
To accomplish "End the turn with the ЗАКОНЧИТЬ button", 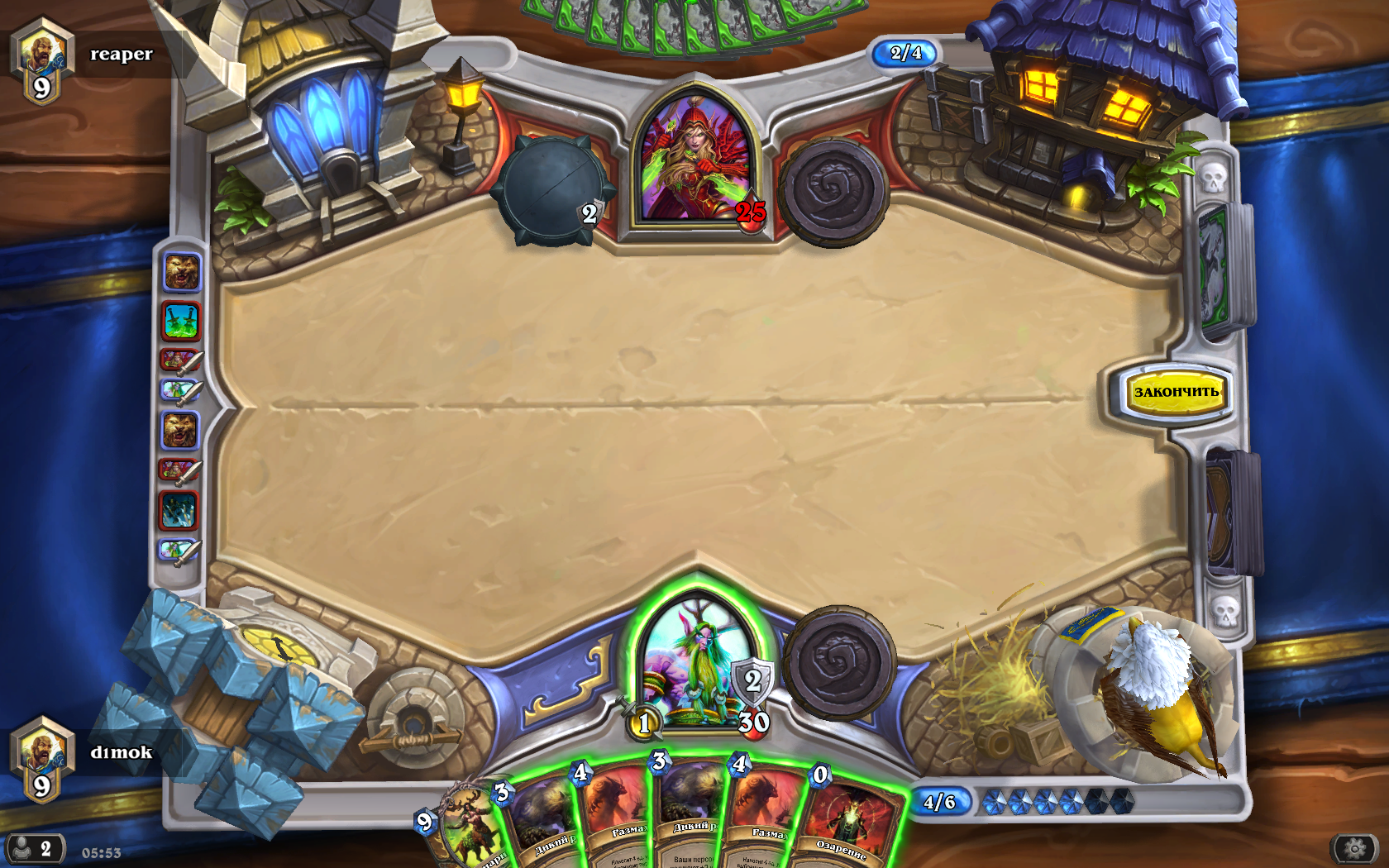I will (1176, 392).
